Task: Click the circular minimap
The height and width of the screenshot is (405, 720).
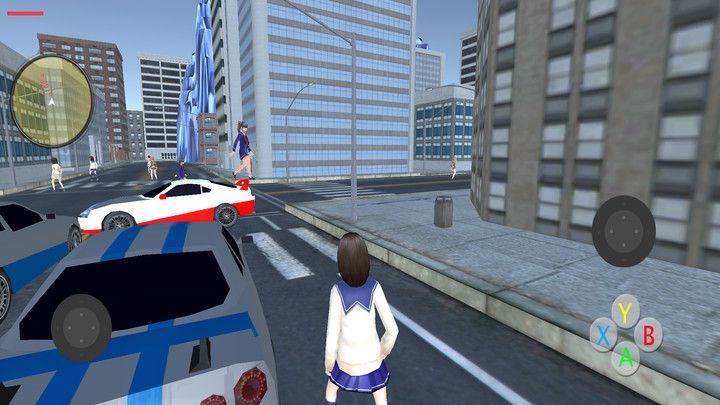Action: (x=51, y=96)
